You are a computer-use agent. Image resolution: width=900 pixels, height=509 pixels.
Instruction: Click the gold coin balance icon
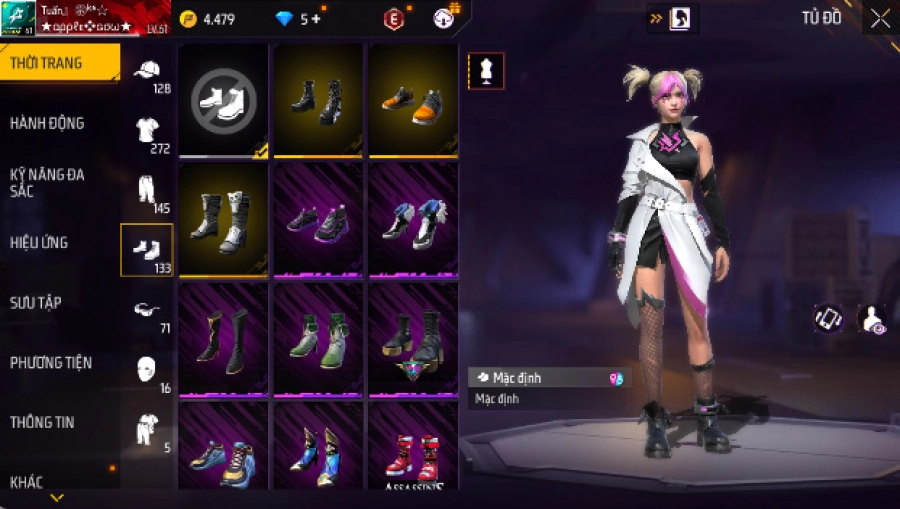coord(189,19)
